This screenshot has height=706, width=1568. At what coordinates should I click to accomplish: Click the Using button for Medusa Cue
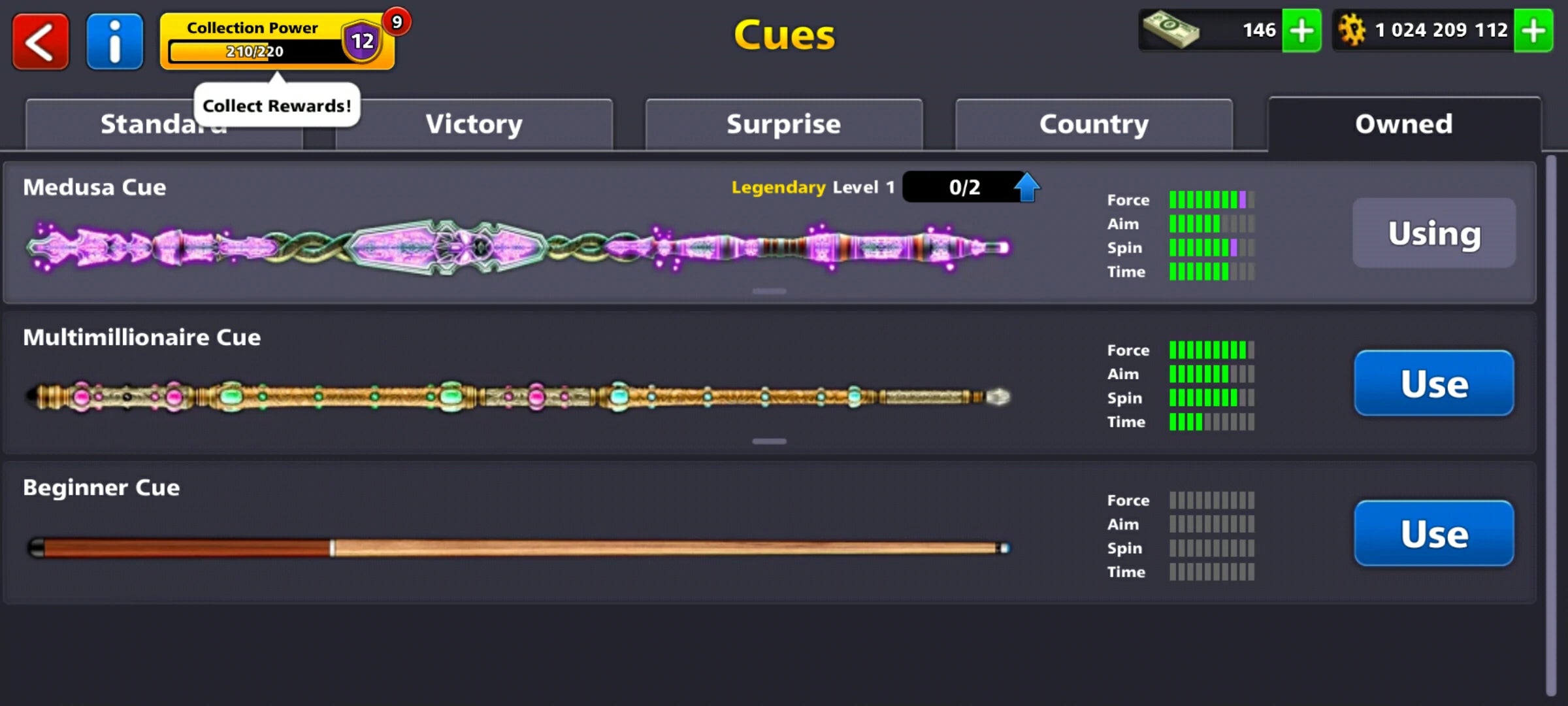1434,233
